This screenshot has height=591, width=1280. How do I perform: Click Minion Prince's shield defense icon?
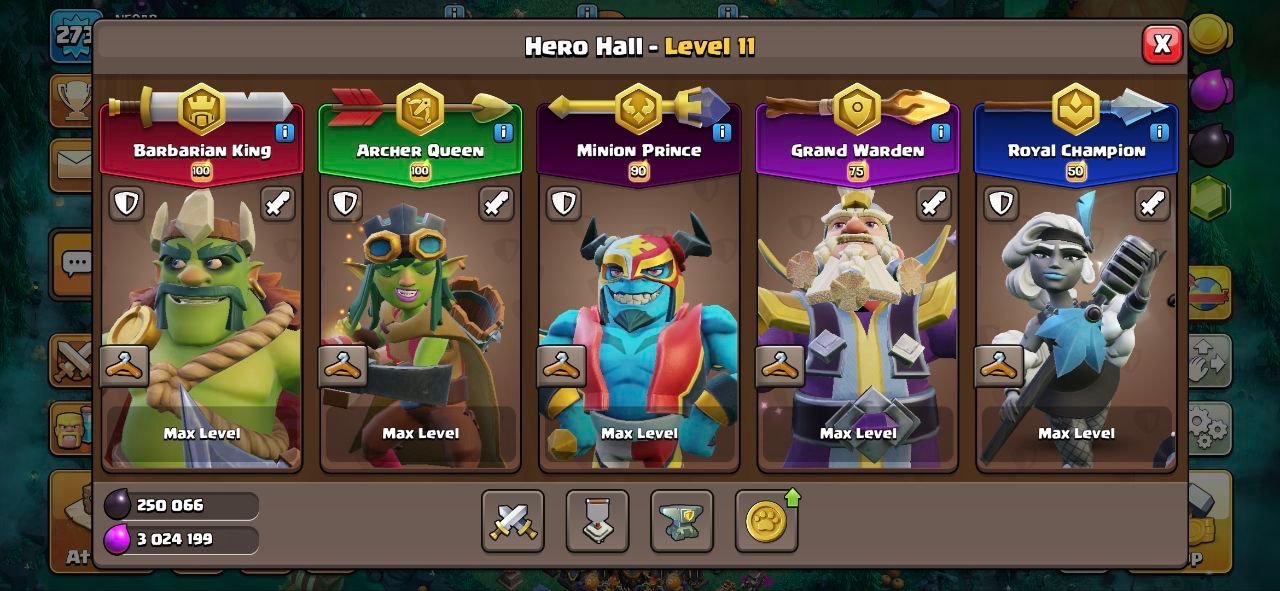(564, 203)
